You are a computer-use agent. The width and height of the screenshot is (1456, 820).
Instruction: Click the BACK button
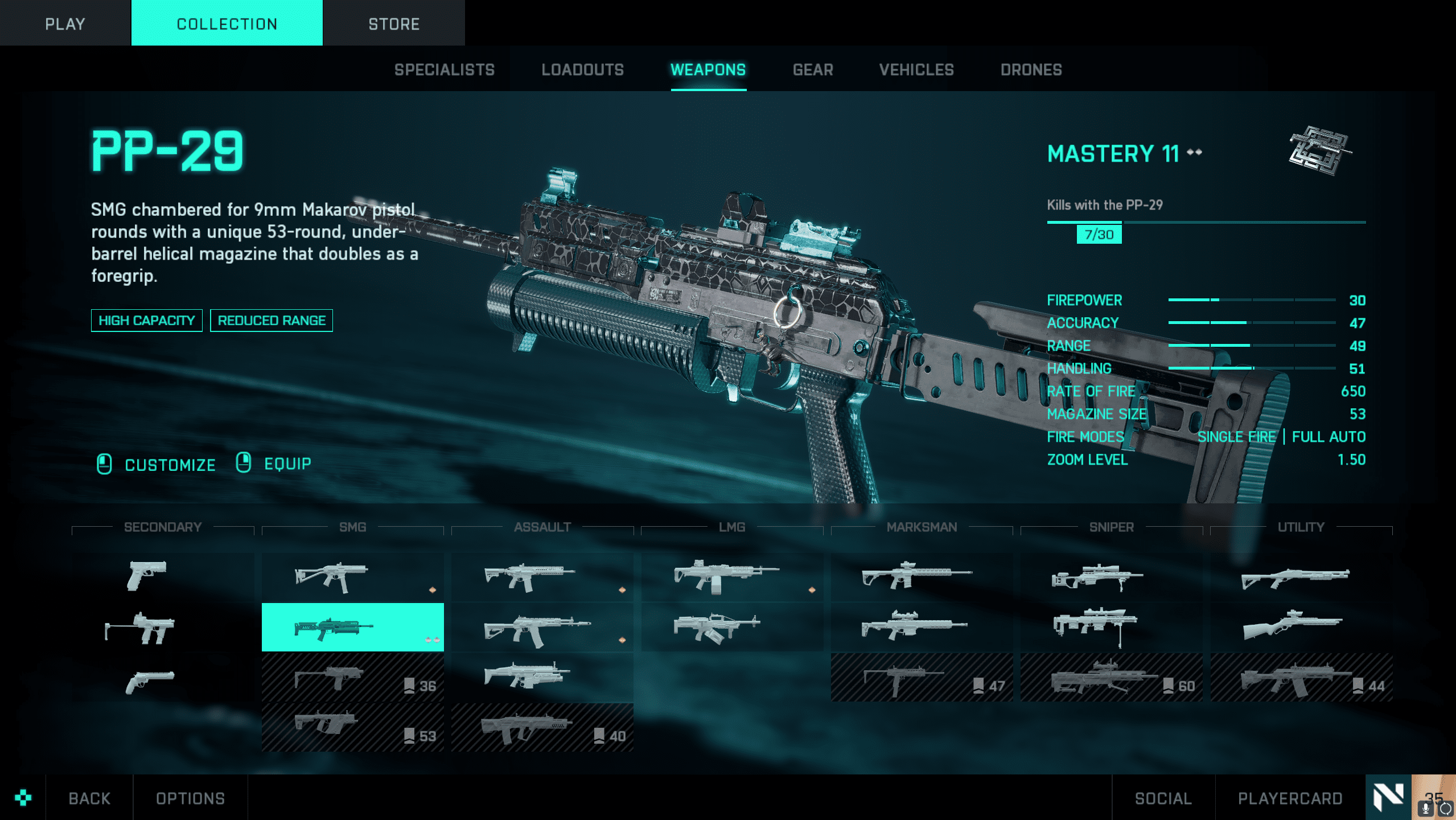tap(89, 798)
